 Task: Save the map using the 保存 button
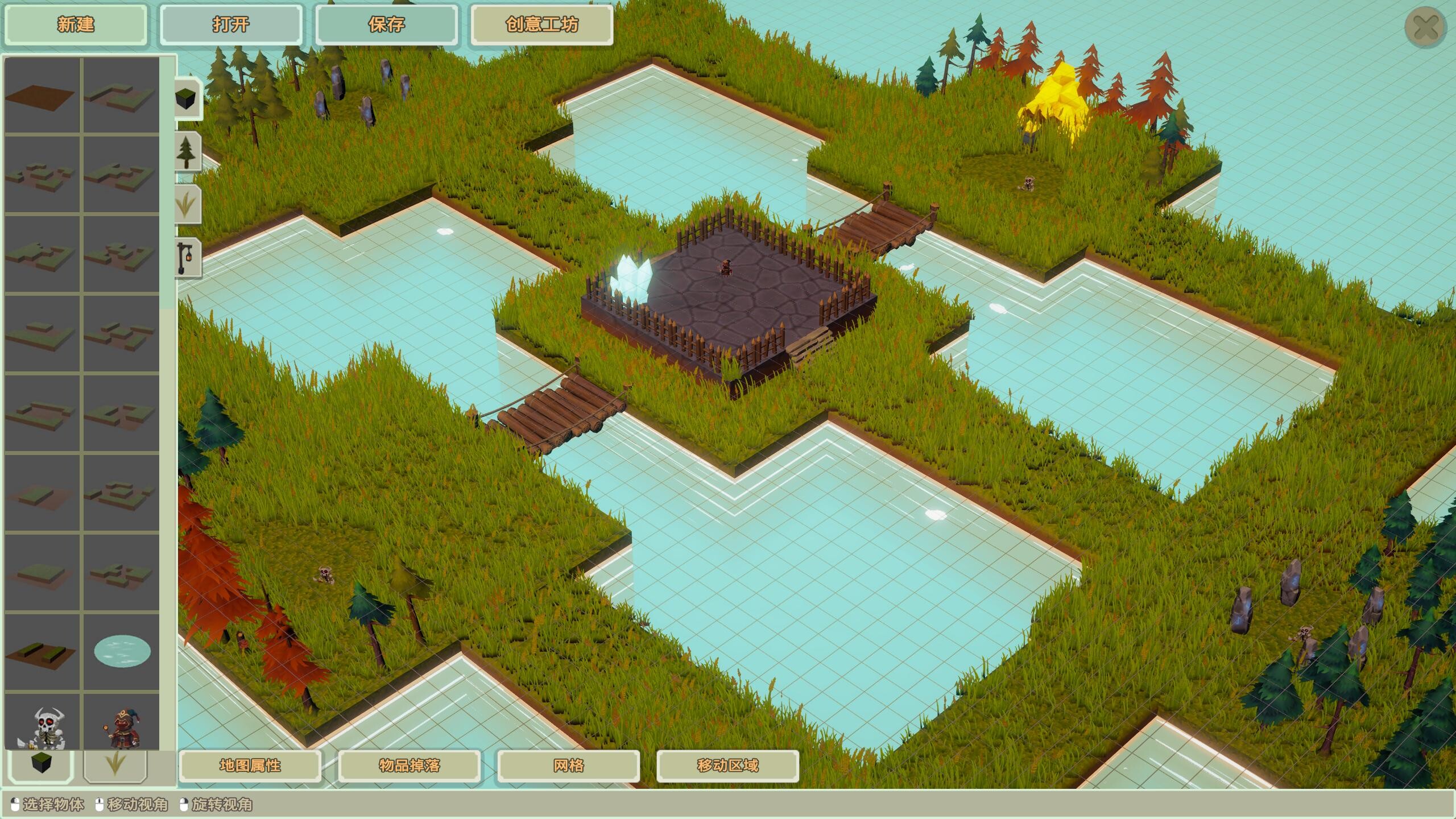387,25
